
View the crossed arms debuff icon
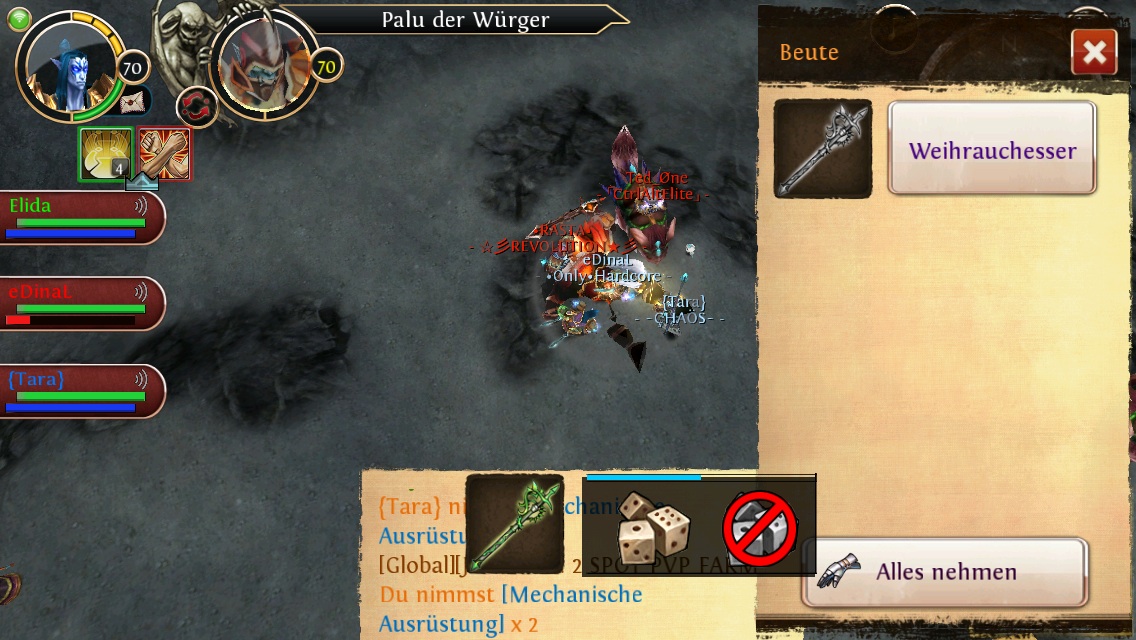164,154
